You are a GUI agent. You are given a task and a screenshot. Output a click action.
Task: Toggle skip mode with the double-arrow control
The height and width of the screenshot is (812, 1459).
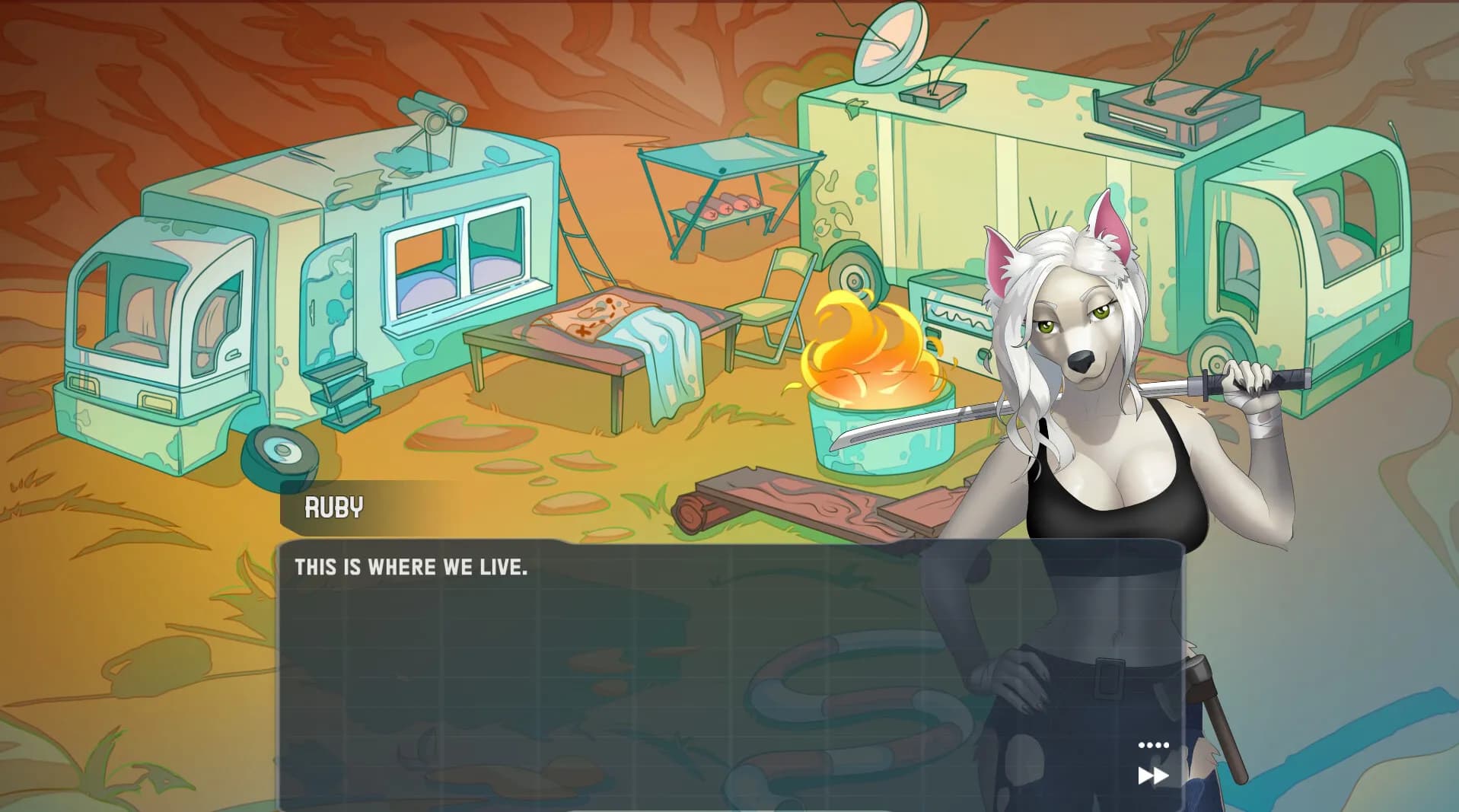(1152, 775)
